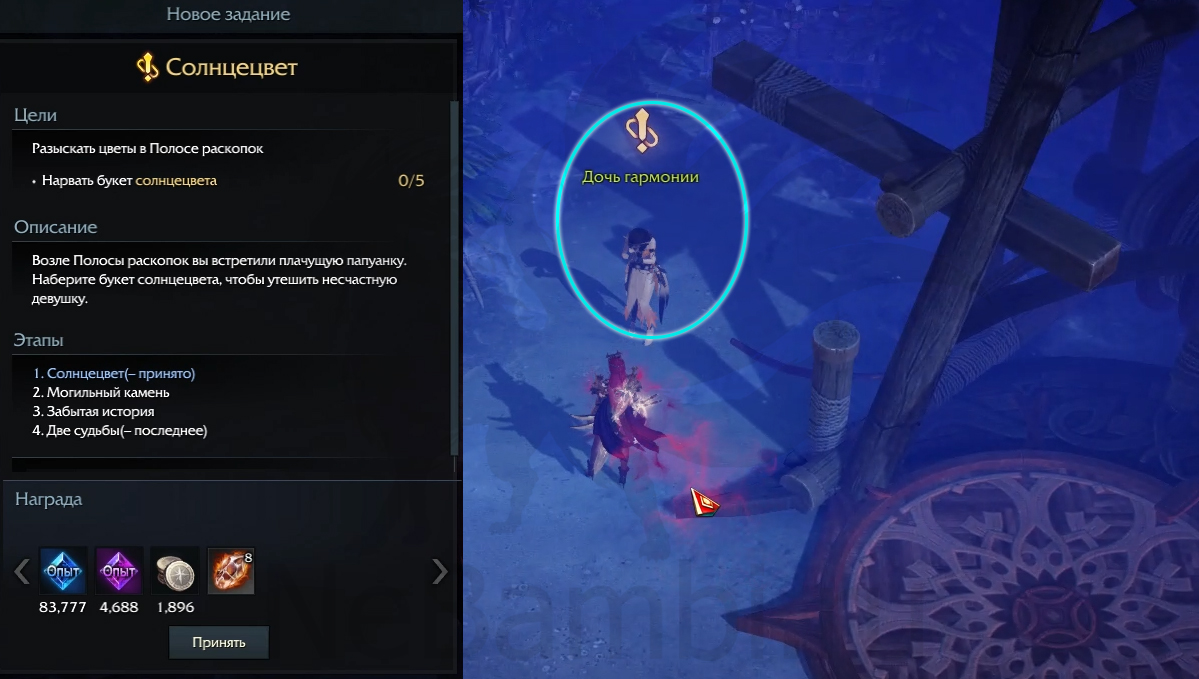Inspect the orange crystal reward item

pos(230,571)
